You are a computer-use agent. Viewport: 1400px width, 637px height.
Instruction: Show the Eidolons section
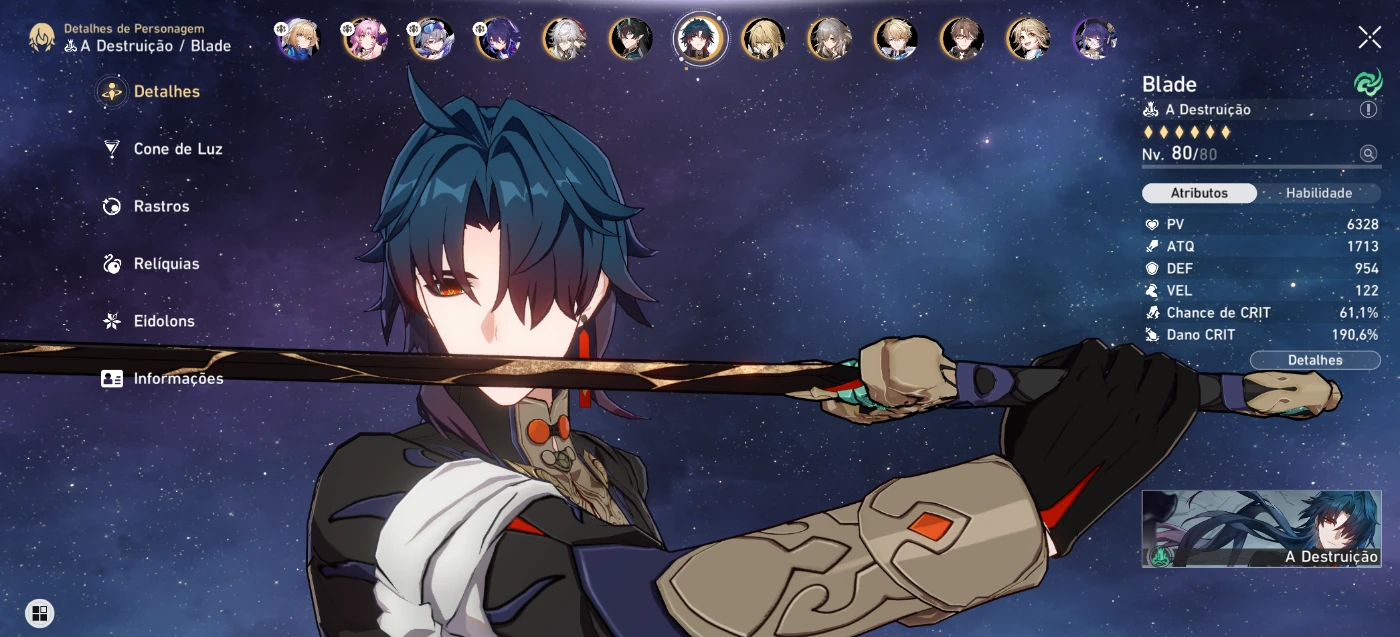(x=164, y=322)
